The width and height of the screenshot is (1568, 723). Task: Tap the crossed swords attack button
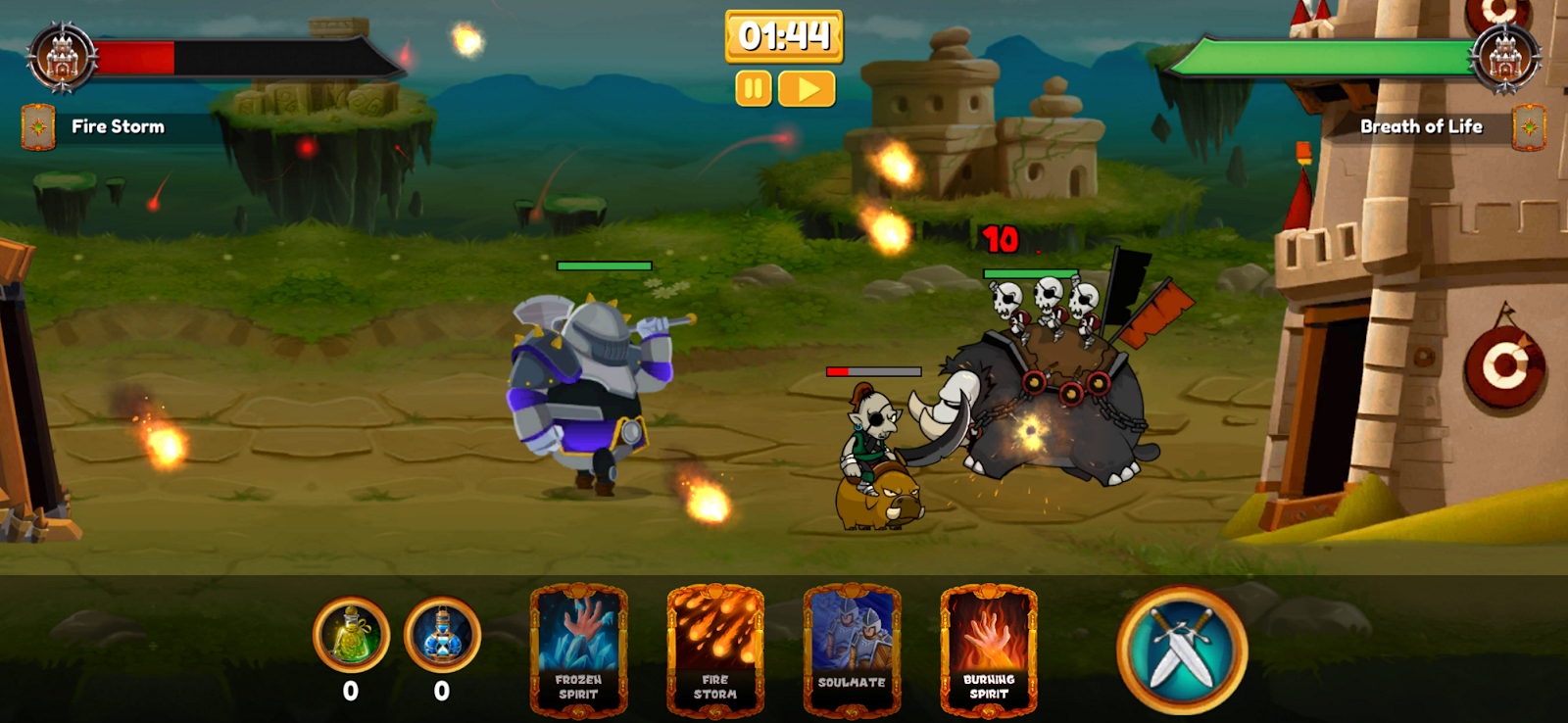pyautogui.click(x=1182, y=649)
